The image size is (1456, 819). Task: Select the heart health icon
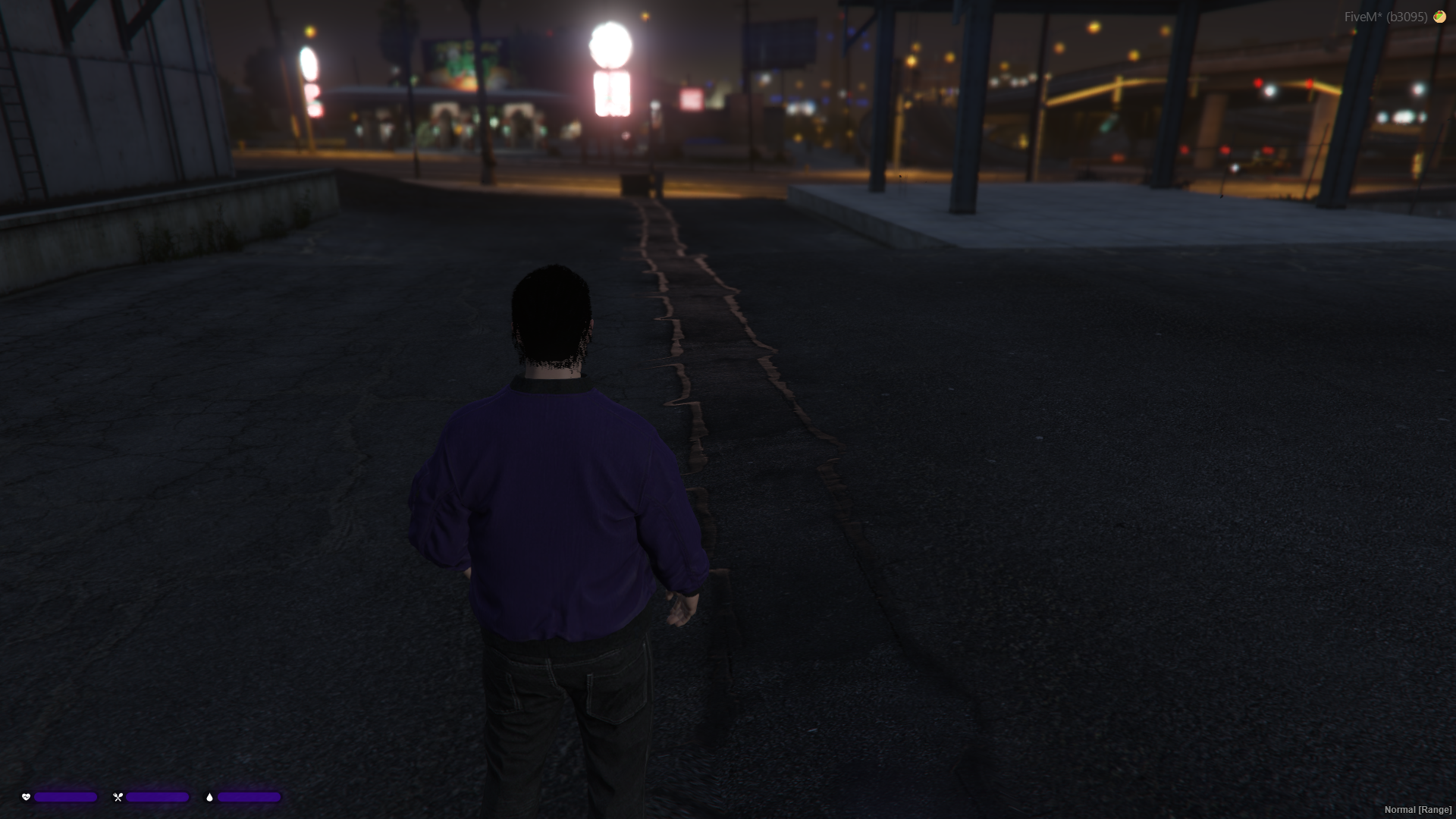click(x=25, y=797)
